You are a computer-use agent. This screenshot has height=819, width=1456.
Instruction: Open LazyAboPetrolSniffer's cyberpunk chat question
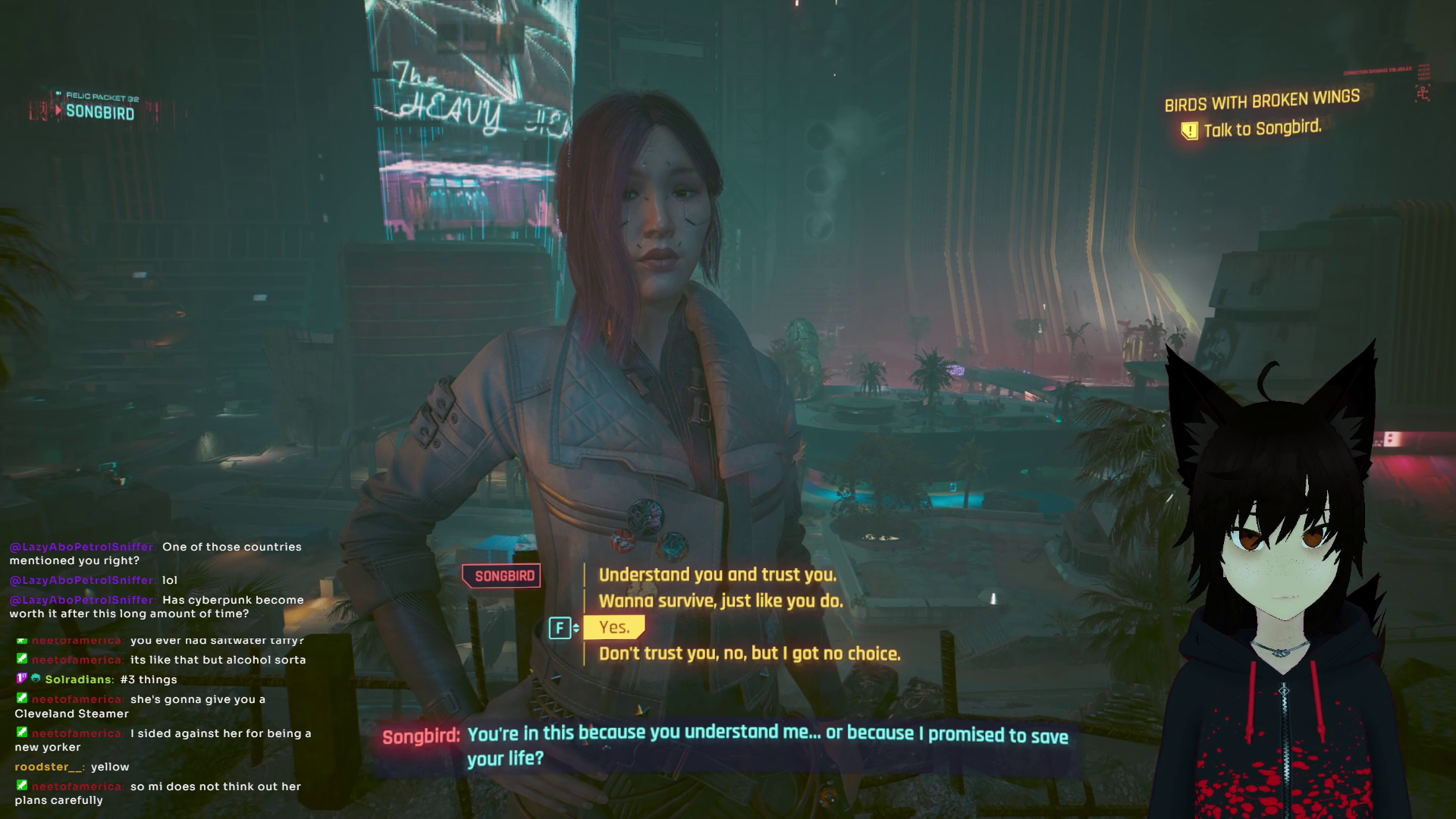click(156, 607)
